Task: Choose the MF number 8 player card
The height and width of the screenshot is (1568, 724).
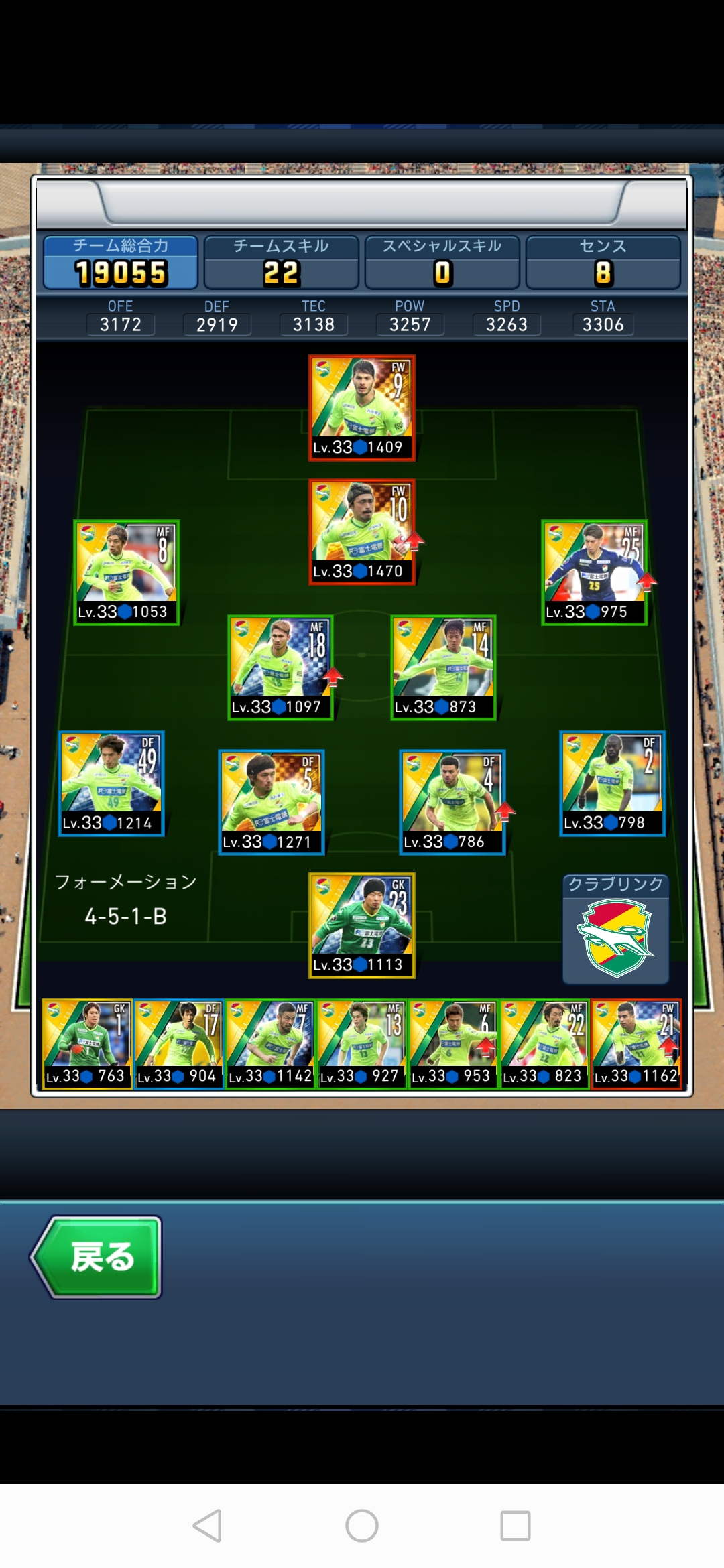Action: pos(126,572)
